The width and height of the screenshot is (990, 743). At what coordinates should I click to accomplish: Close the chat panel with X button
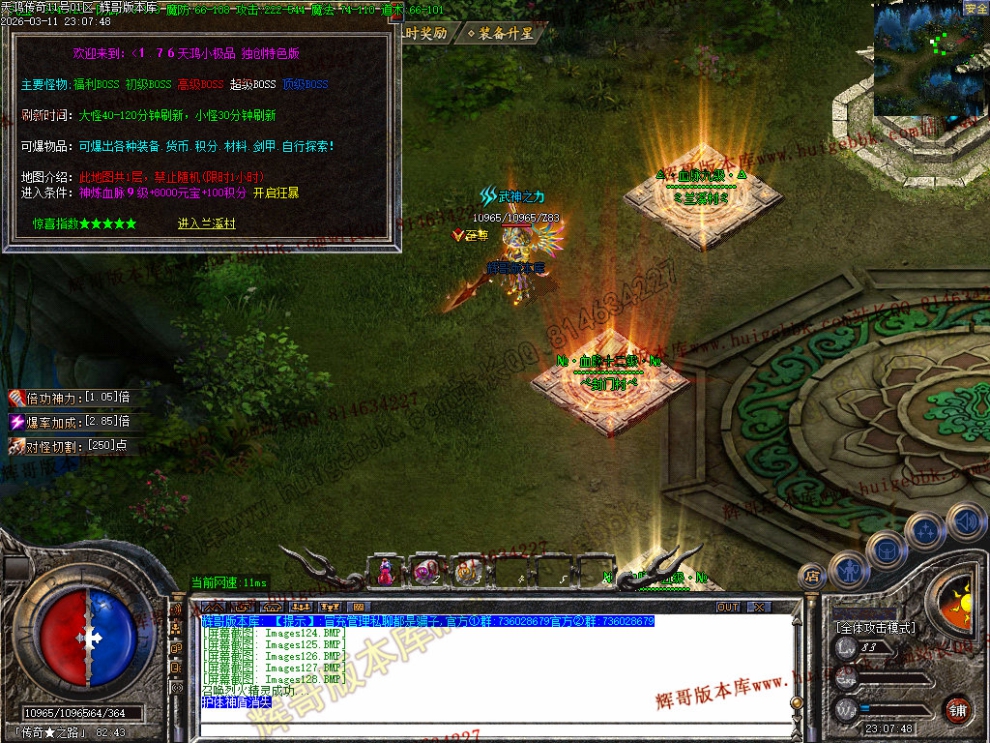coord(760,607)
